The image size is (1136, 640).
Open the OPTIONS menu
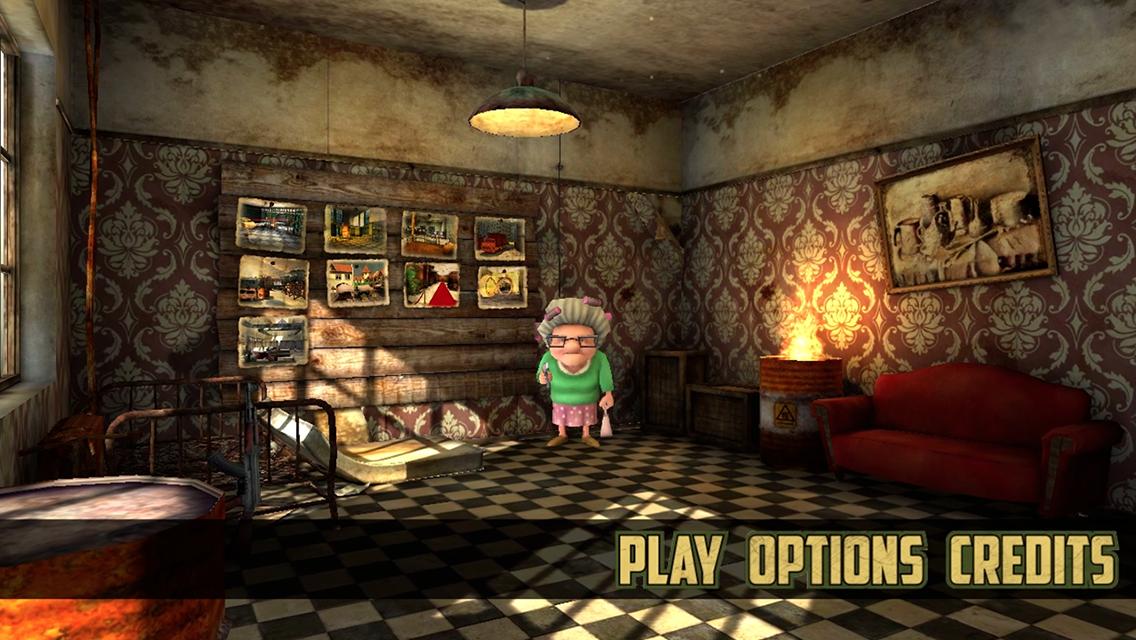[x=836, y=559]
